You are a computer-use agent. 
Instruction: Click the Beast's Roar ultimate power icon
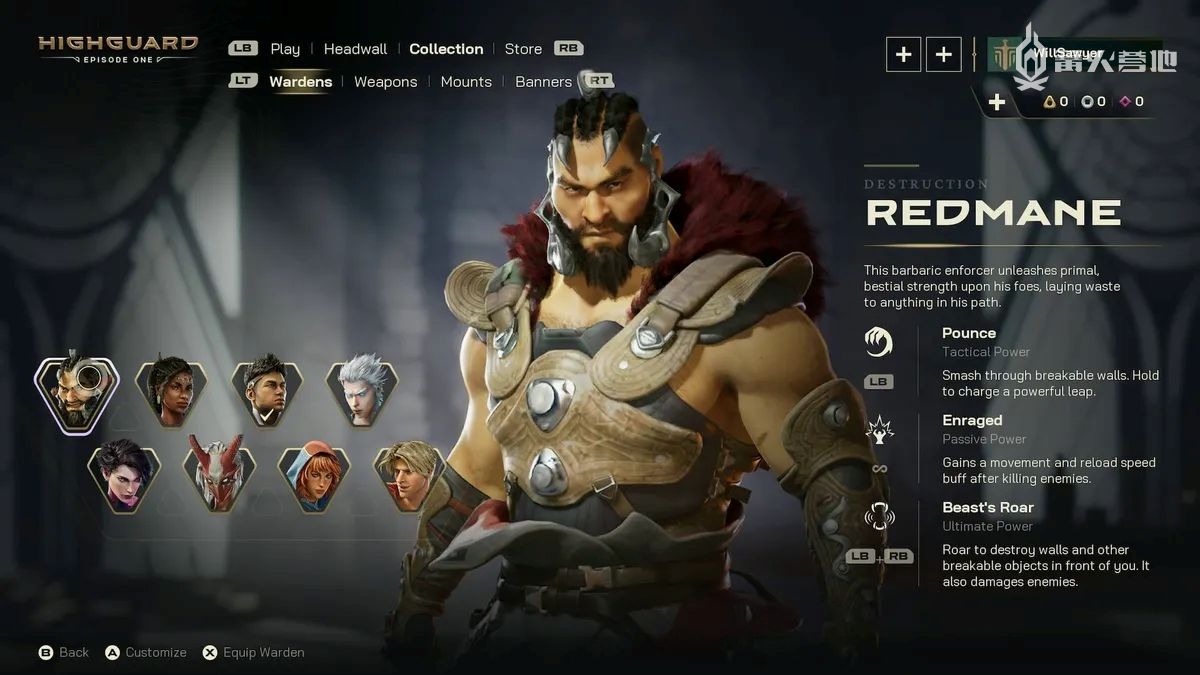coord(878,517)
